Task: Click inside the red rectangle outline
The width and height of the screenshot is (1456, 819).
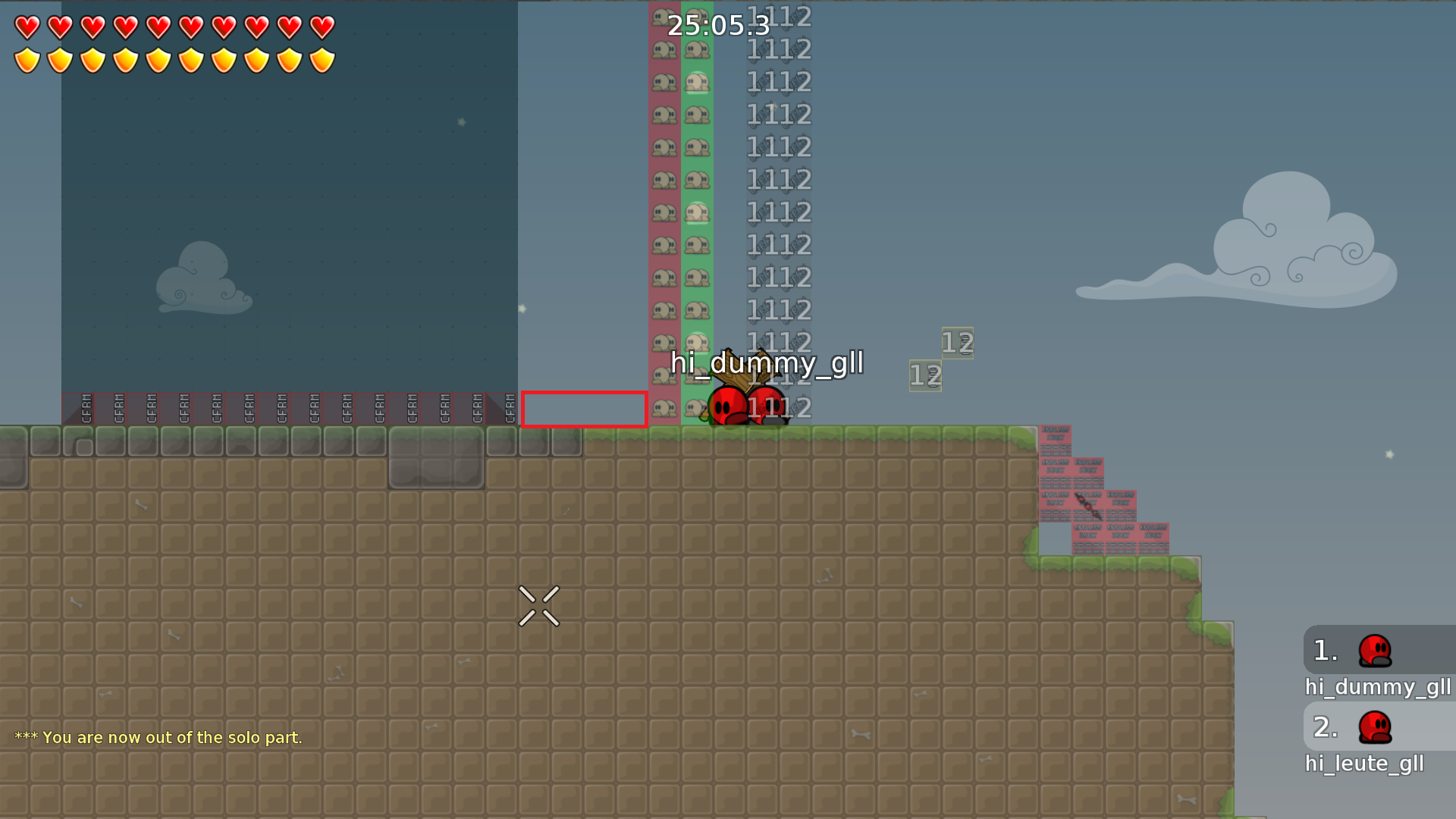Action: click(x=584, y=409)
